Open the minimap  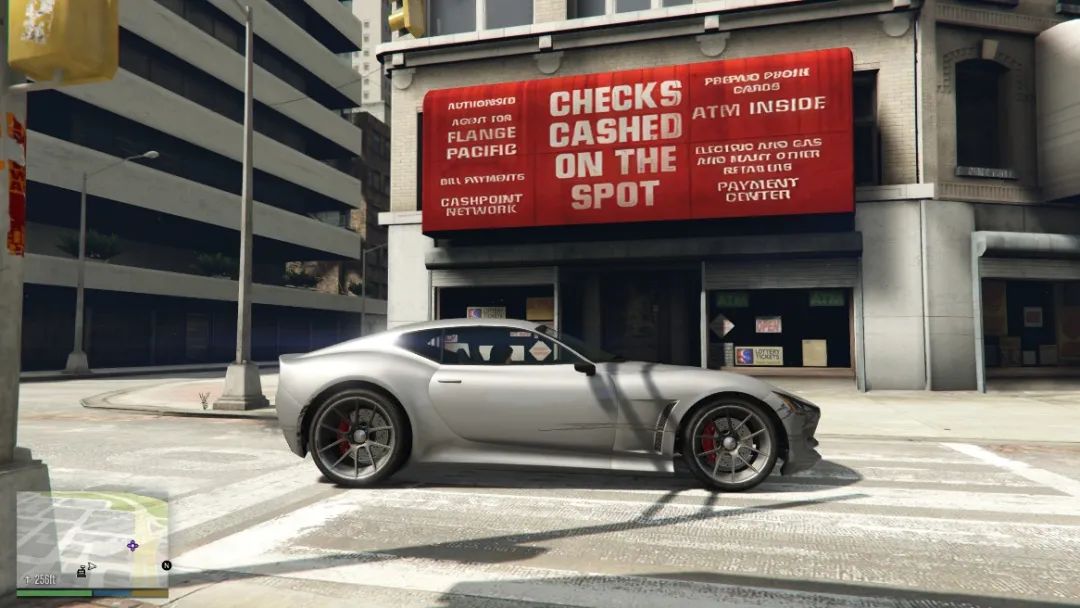point(92,540)
